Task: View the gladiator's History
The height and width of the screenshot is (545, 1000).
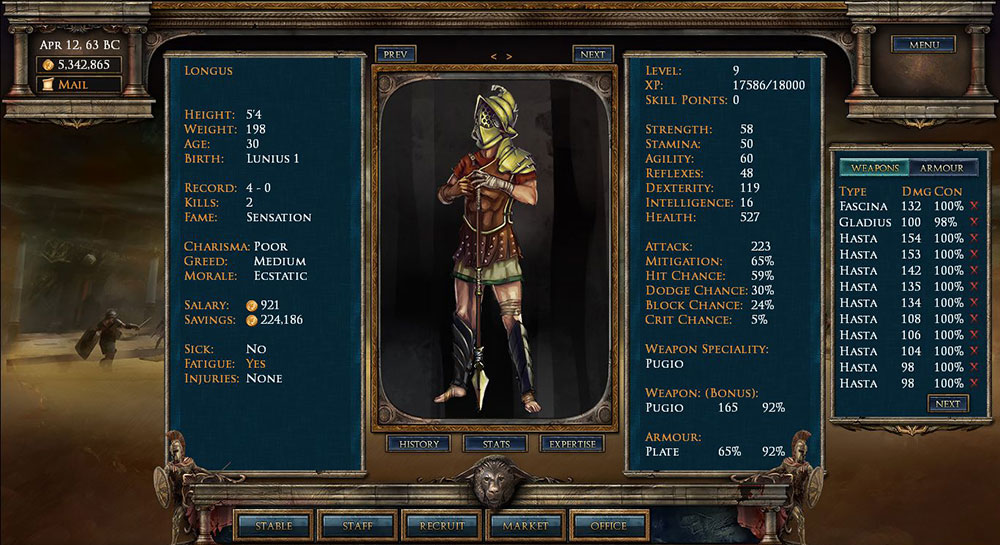Action: [420, 443]
